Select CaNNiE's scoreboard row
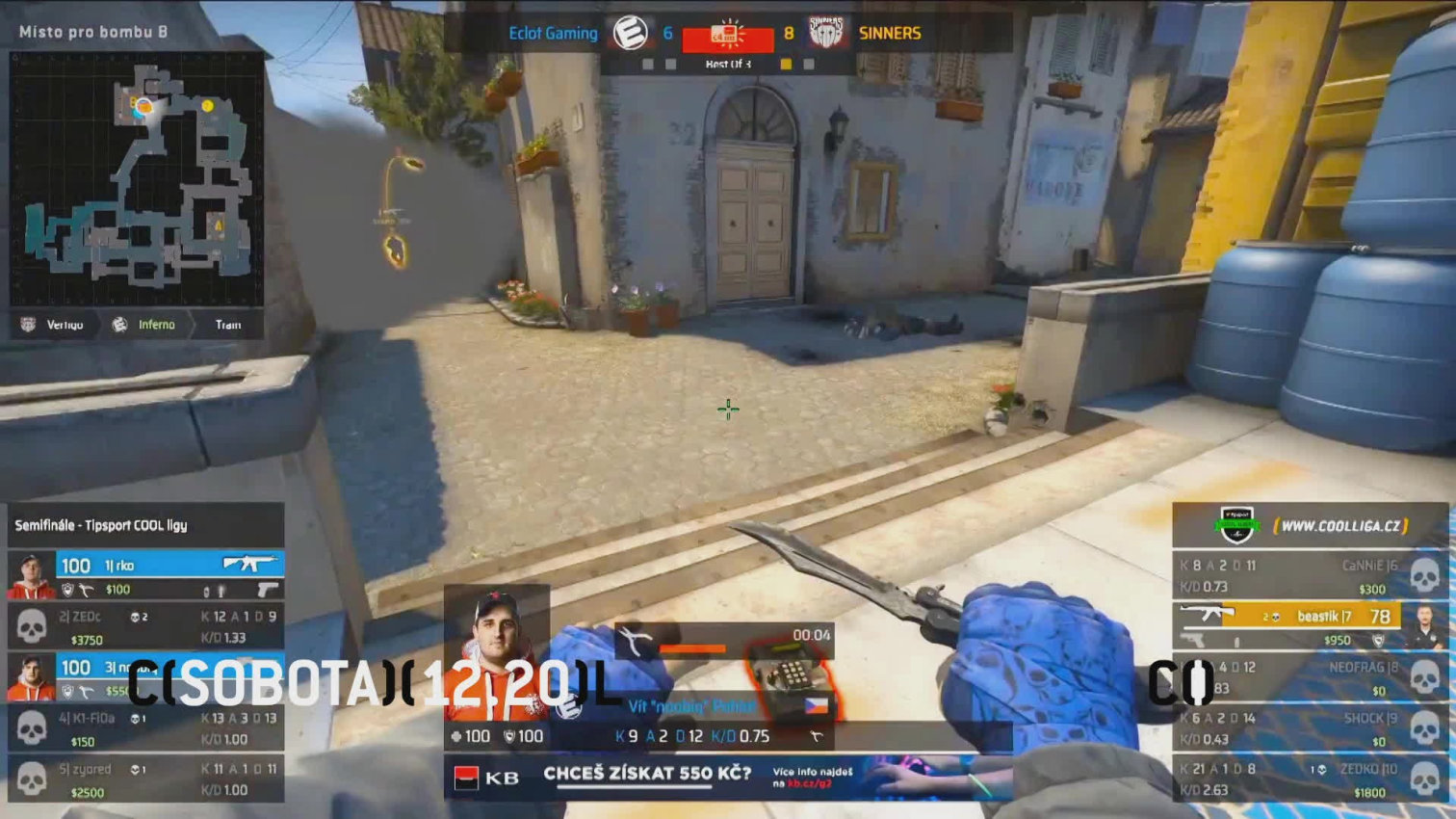Screen dimensions: 1456x819 pos(1310,575)
